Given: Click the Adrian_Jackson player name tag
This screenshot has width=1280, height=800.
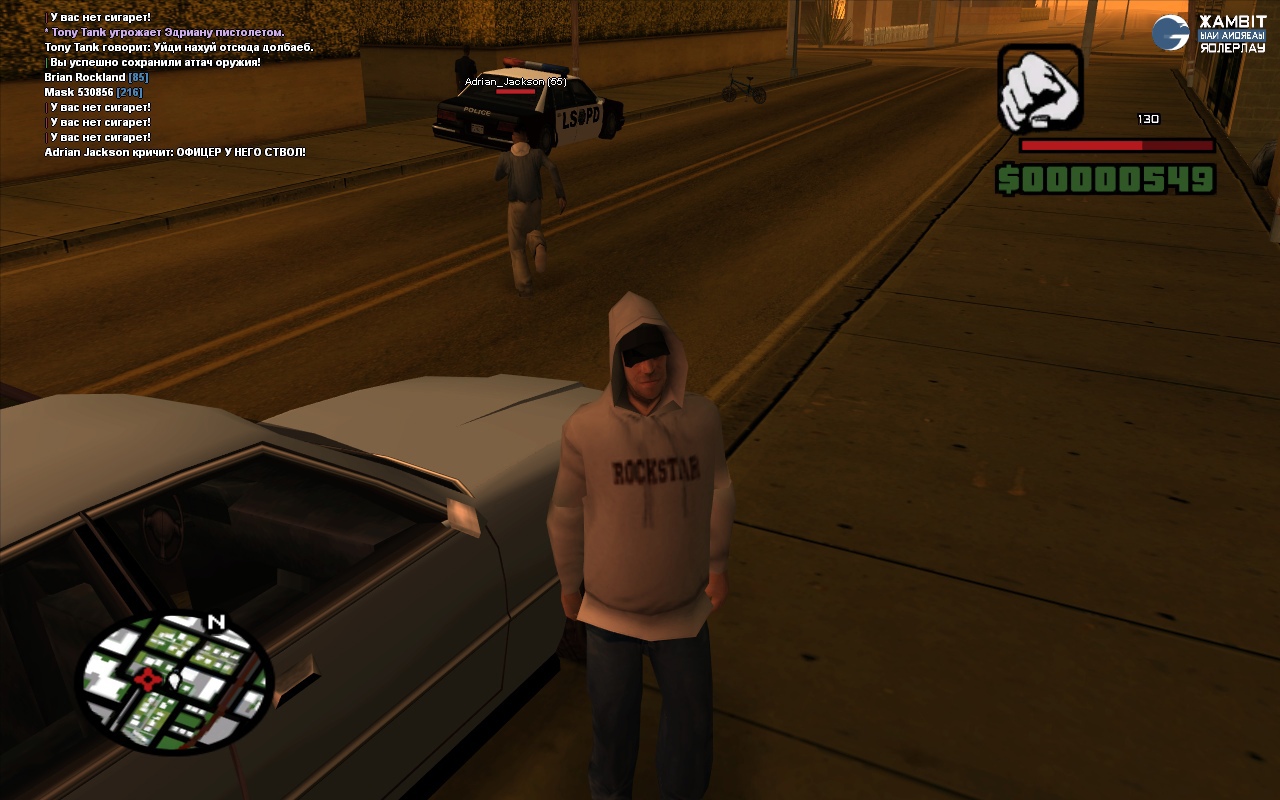Looking at the screenshot, I should click(x=515, y=82).
